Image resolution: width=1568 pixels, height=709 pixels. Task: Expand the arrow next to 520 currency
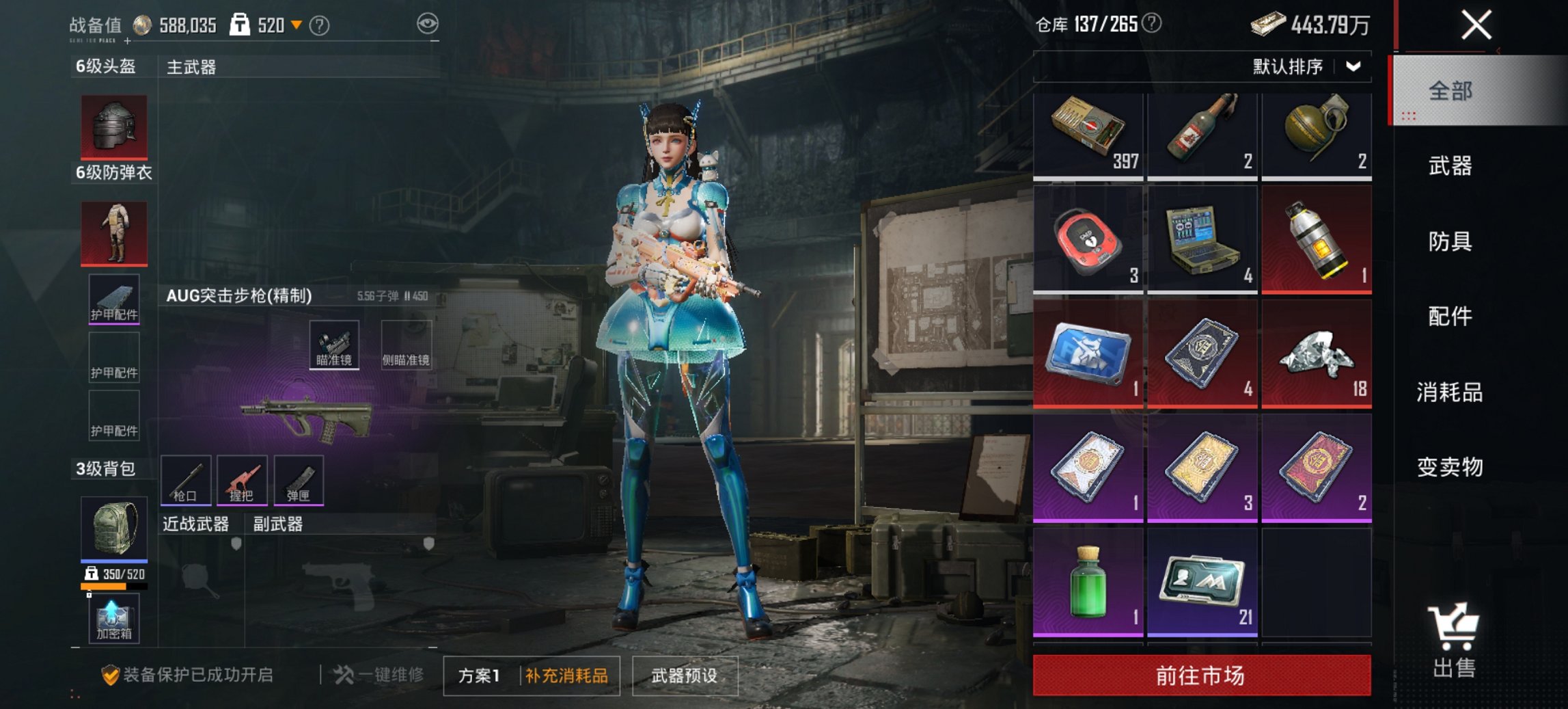(x=297, y=23)
